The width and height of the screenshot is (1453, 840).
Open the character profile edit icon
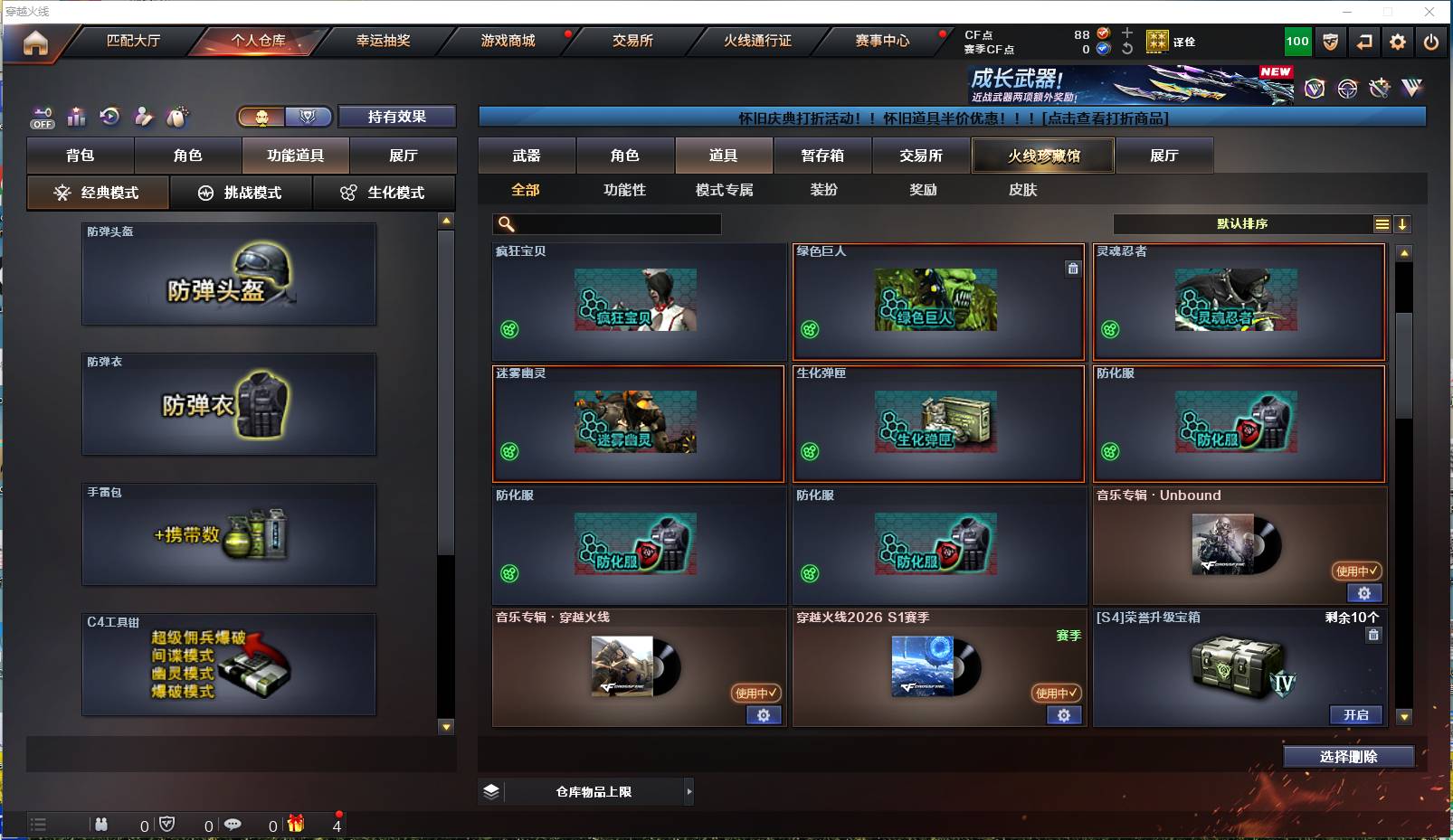point(144,117)
